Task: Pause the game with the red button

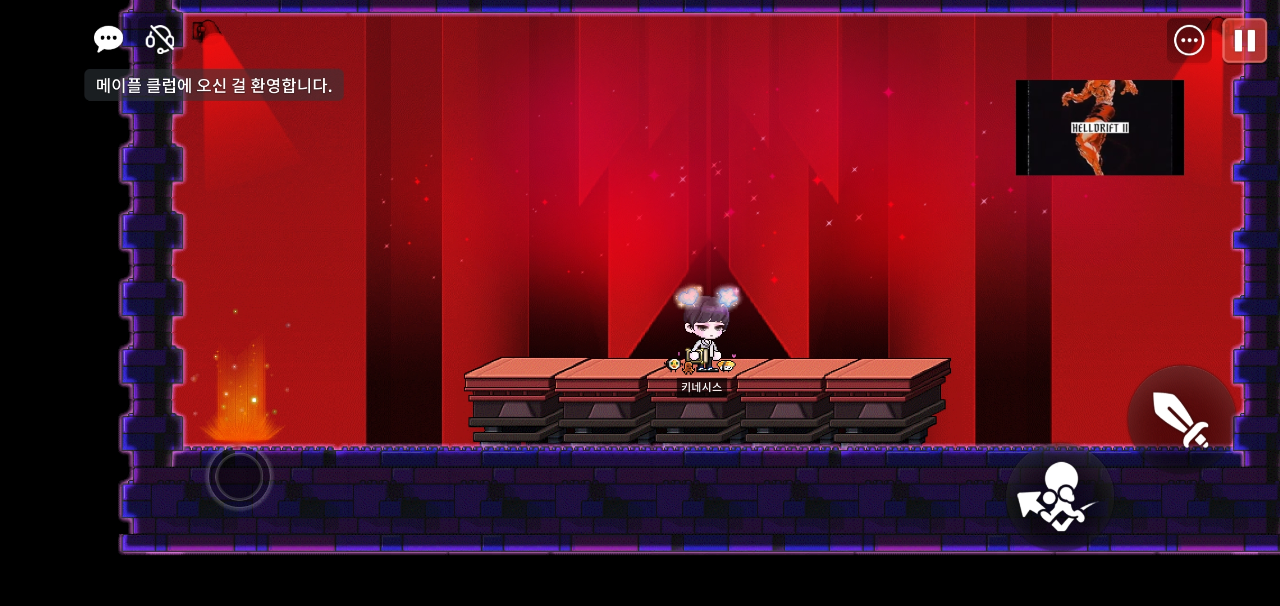Action: click(x=1244, y=40)
